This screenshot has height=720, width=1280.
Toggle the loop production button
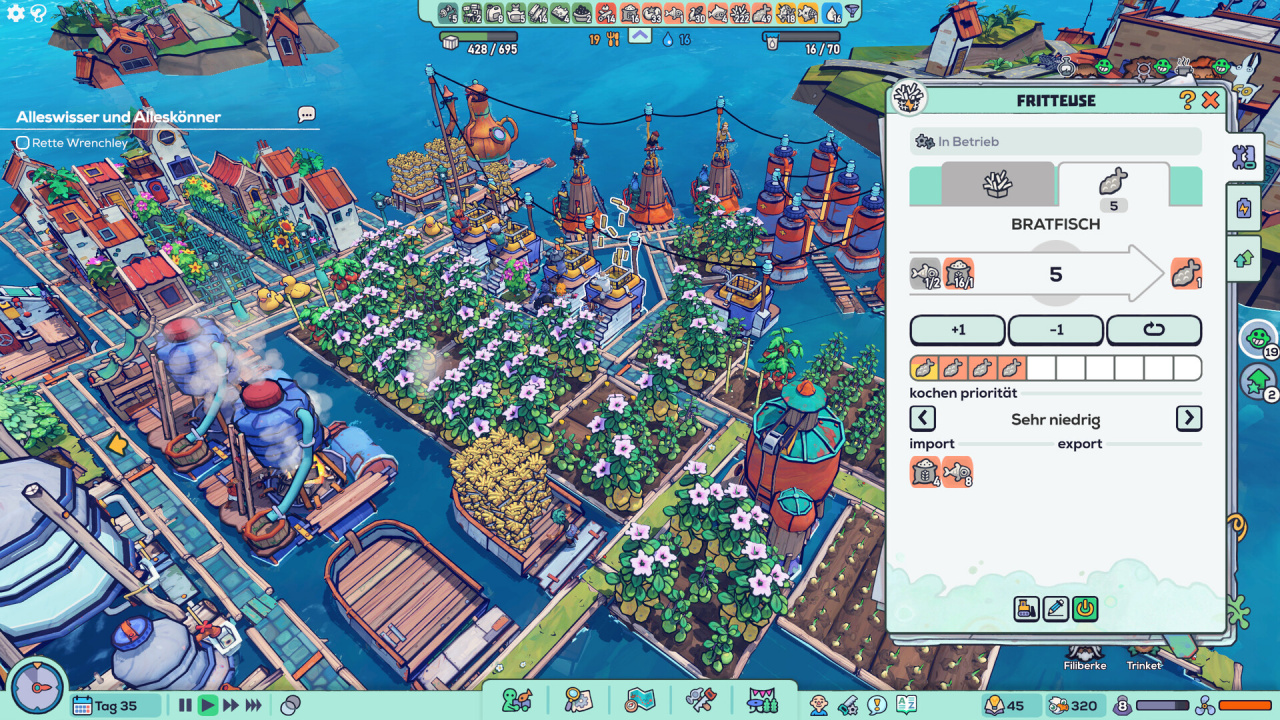(x=1153, y=330)
